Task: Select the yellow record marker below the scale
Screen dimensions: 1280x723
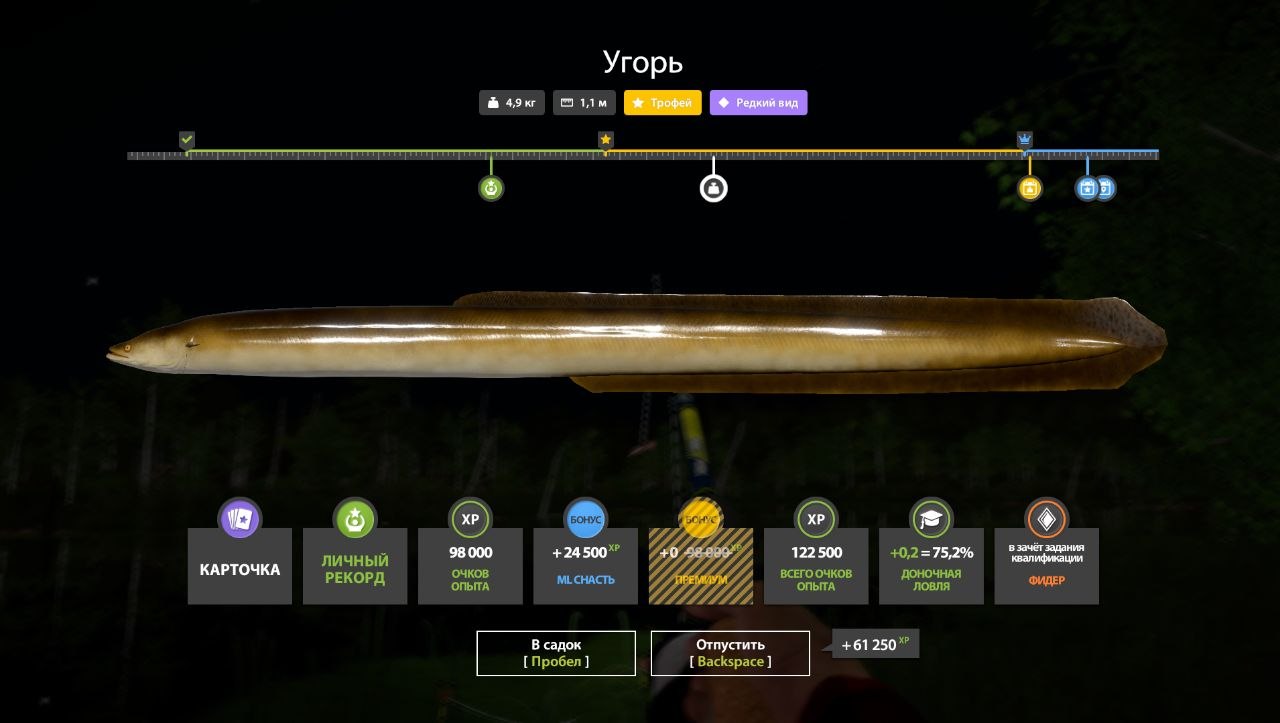Action: tap(1030, 188)
